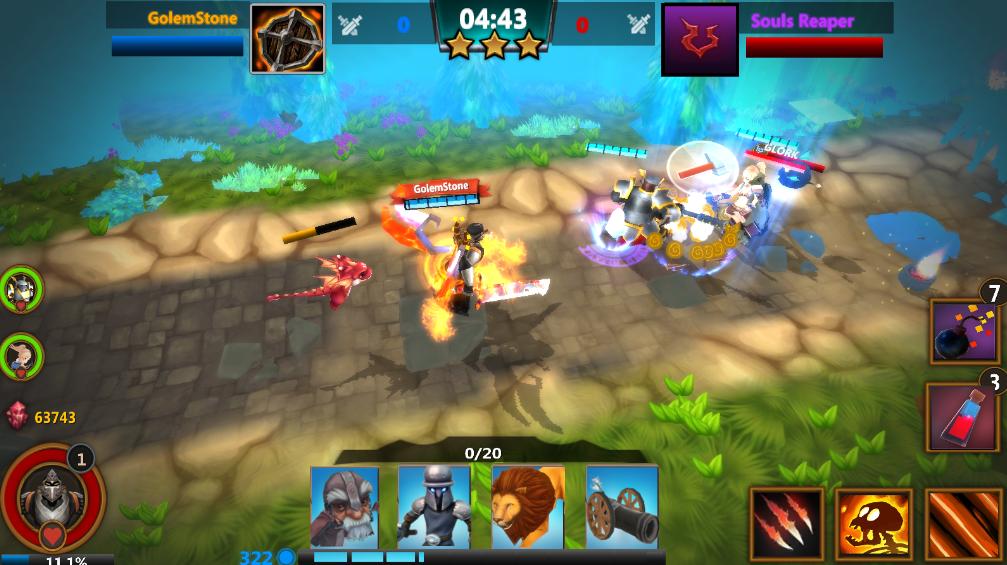This screenshot has width=1007, height=565.
Task: Activate the red claw slash ability
Action: [x=786, y=524]
